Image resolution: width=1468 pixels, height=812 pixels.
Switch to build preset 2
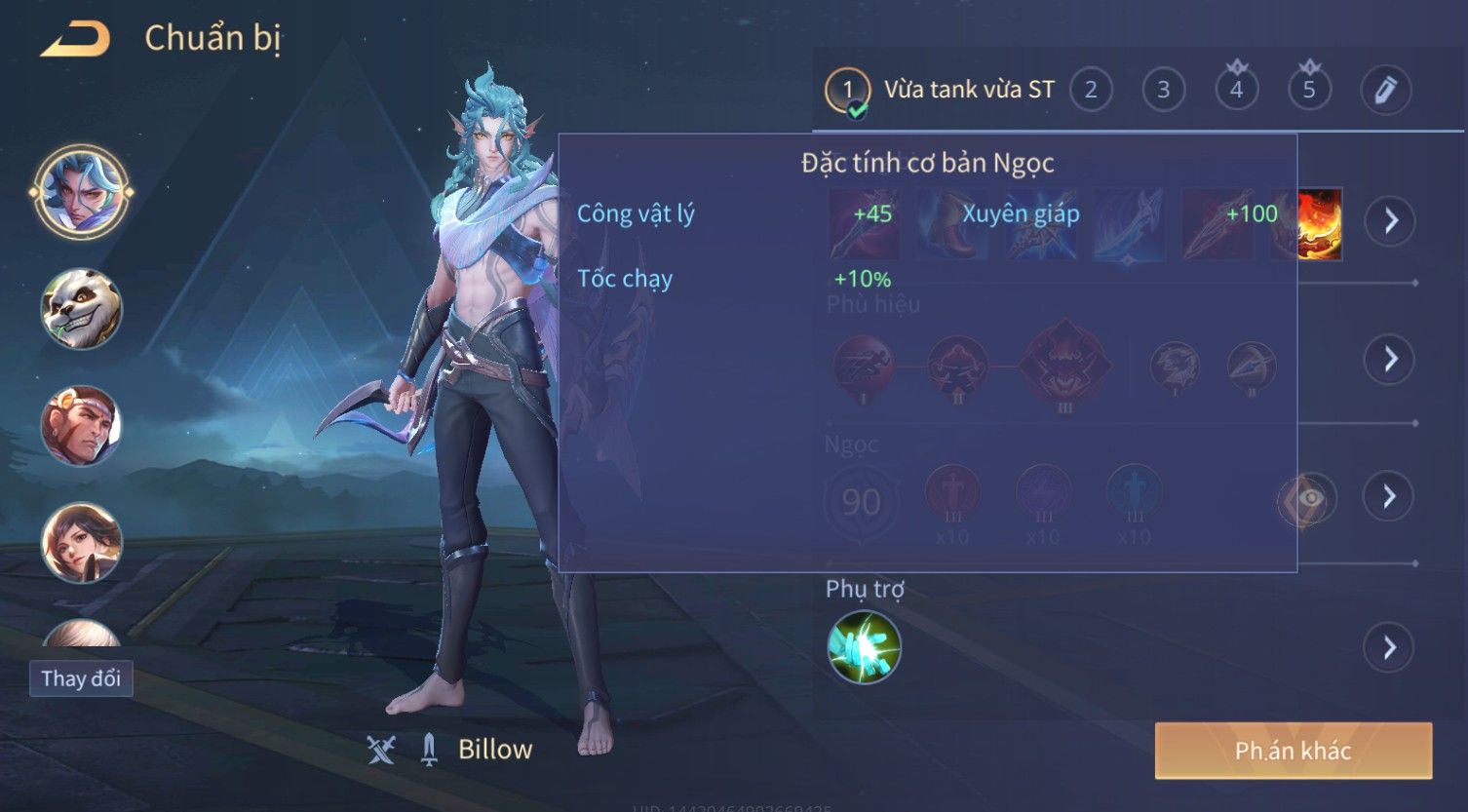[x=1091, y=91]
